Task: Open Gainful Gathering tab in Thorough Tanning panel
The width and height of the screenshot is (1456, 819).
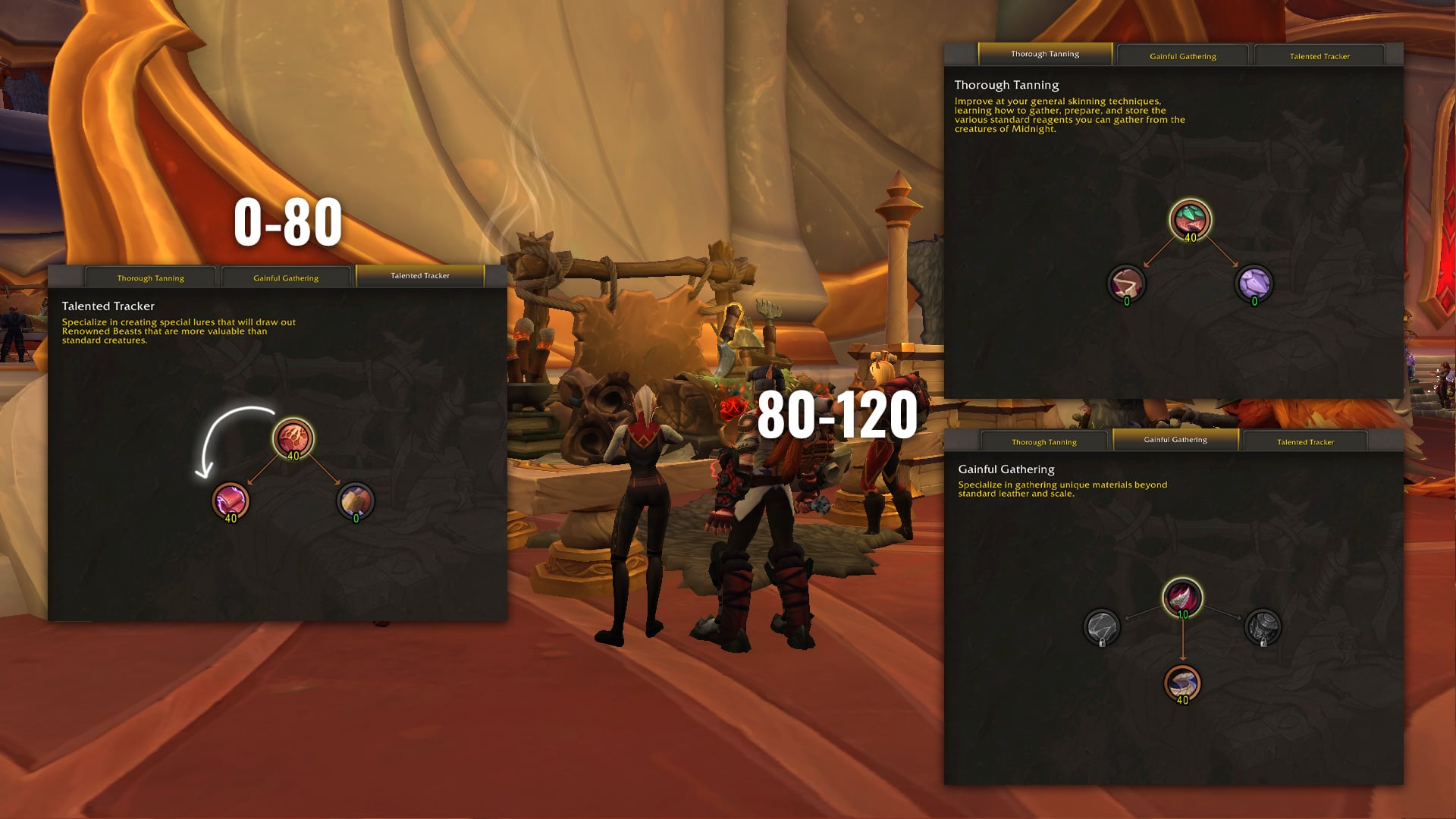Action: pyautogui.click(x=1182, y=55)
